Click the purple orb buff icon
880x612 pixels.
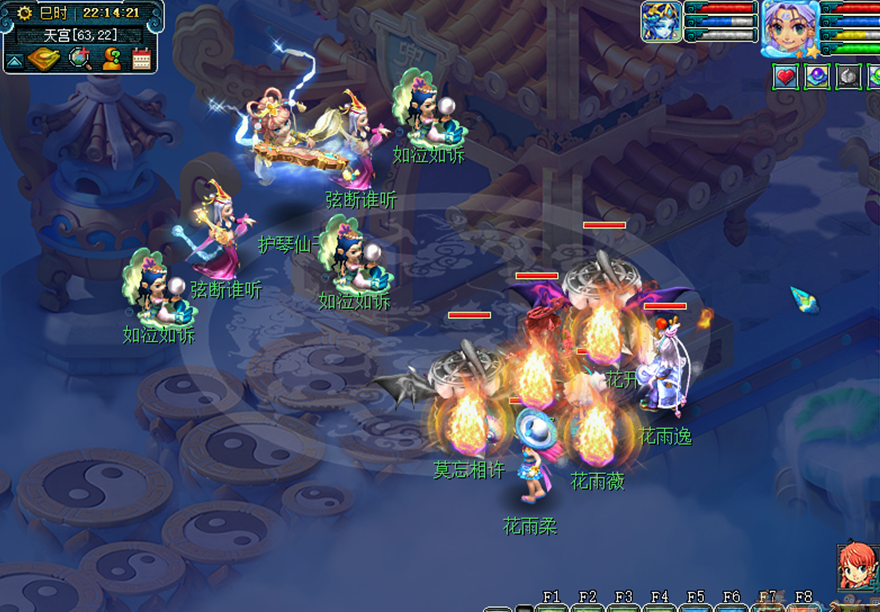click(x=817, y=76)
